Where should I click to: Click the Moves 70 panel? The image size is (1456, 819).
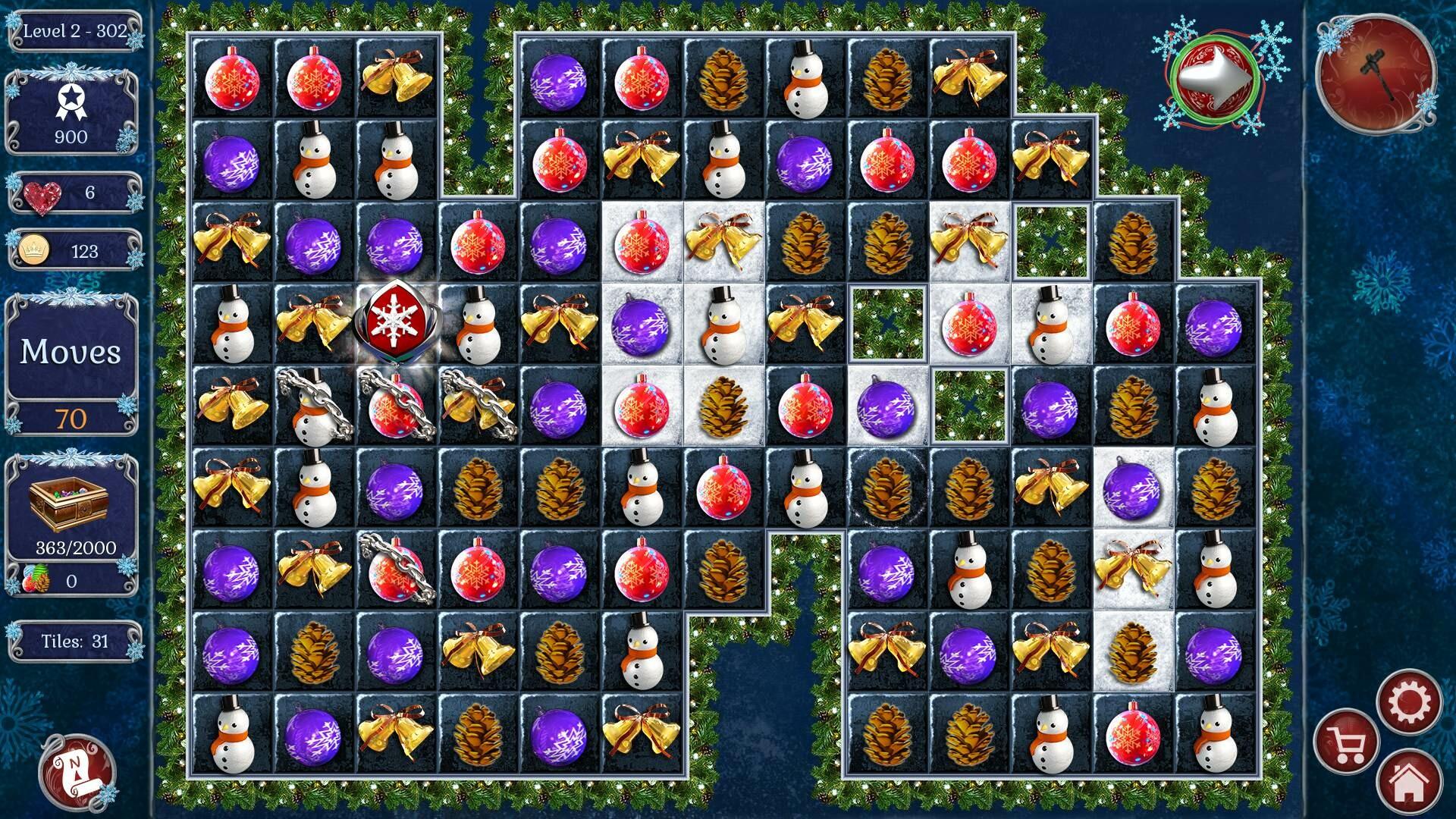[71, 353]
